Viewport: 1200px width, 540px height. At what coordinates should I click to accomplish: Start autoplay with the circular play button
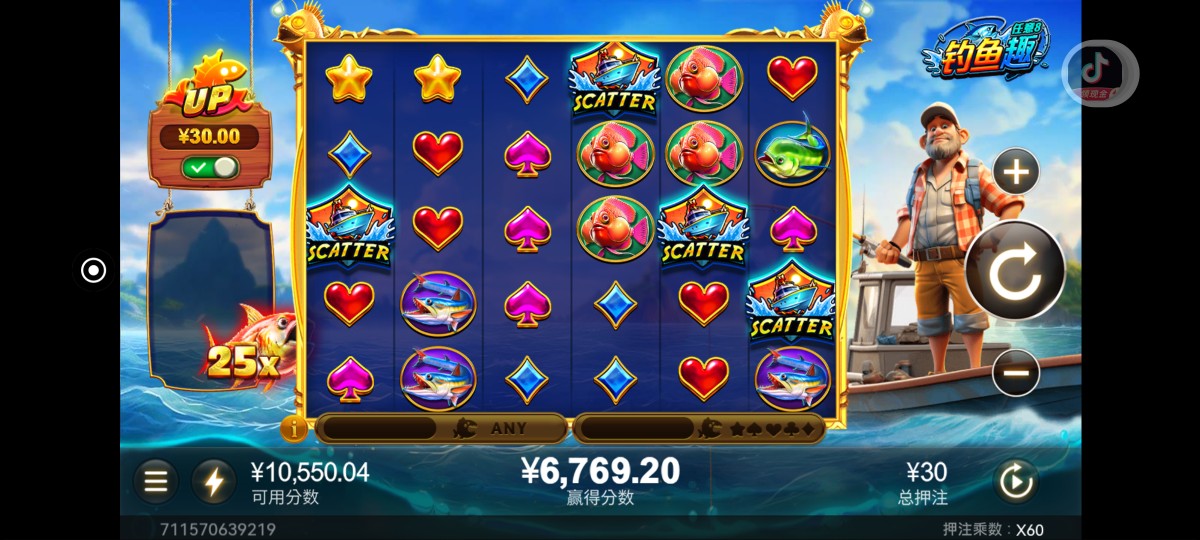coord(1015,482)
